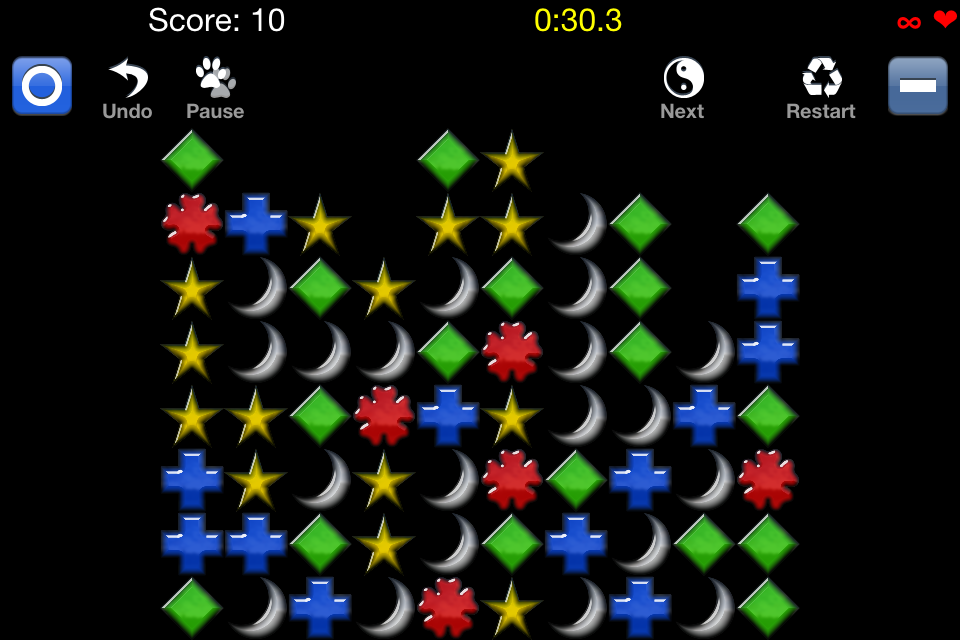Select the blue minus button
The width and height of the screenshot is (960, 640).
tap(917, 86)
